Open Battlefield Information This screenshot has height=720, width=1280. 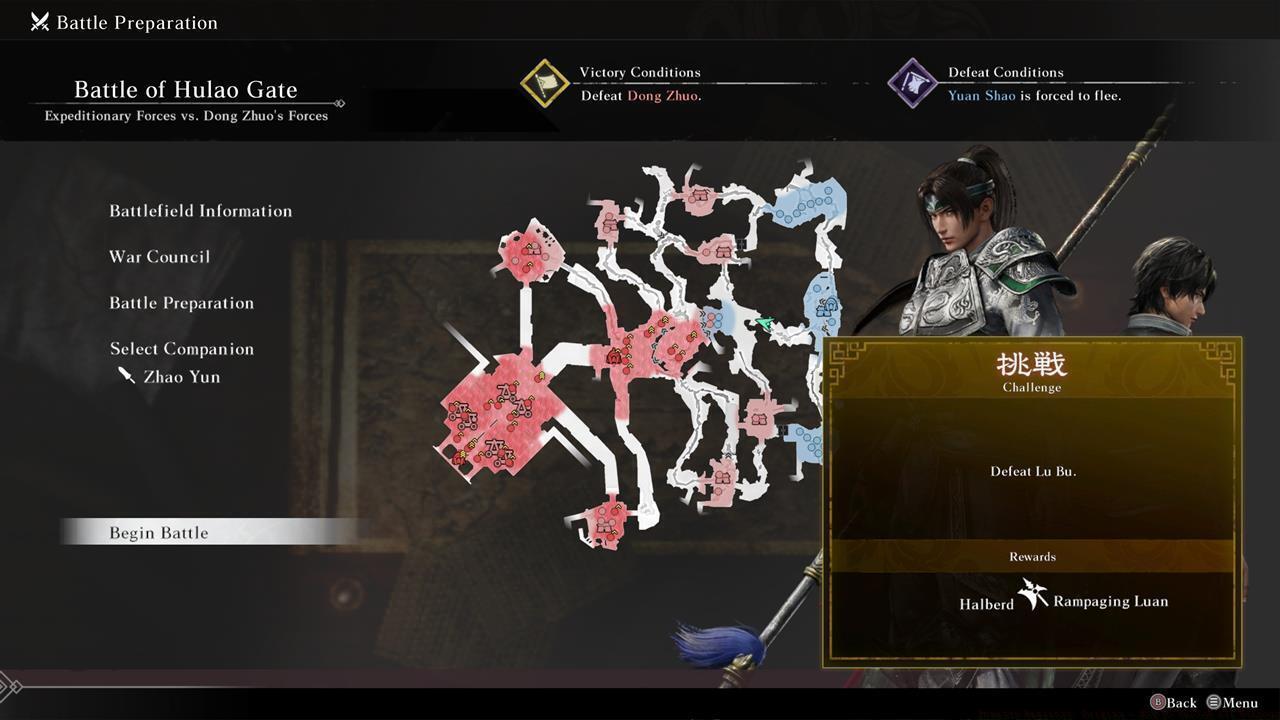(201, 211)
